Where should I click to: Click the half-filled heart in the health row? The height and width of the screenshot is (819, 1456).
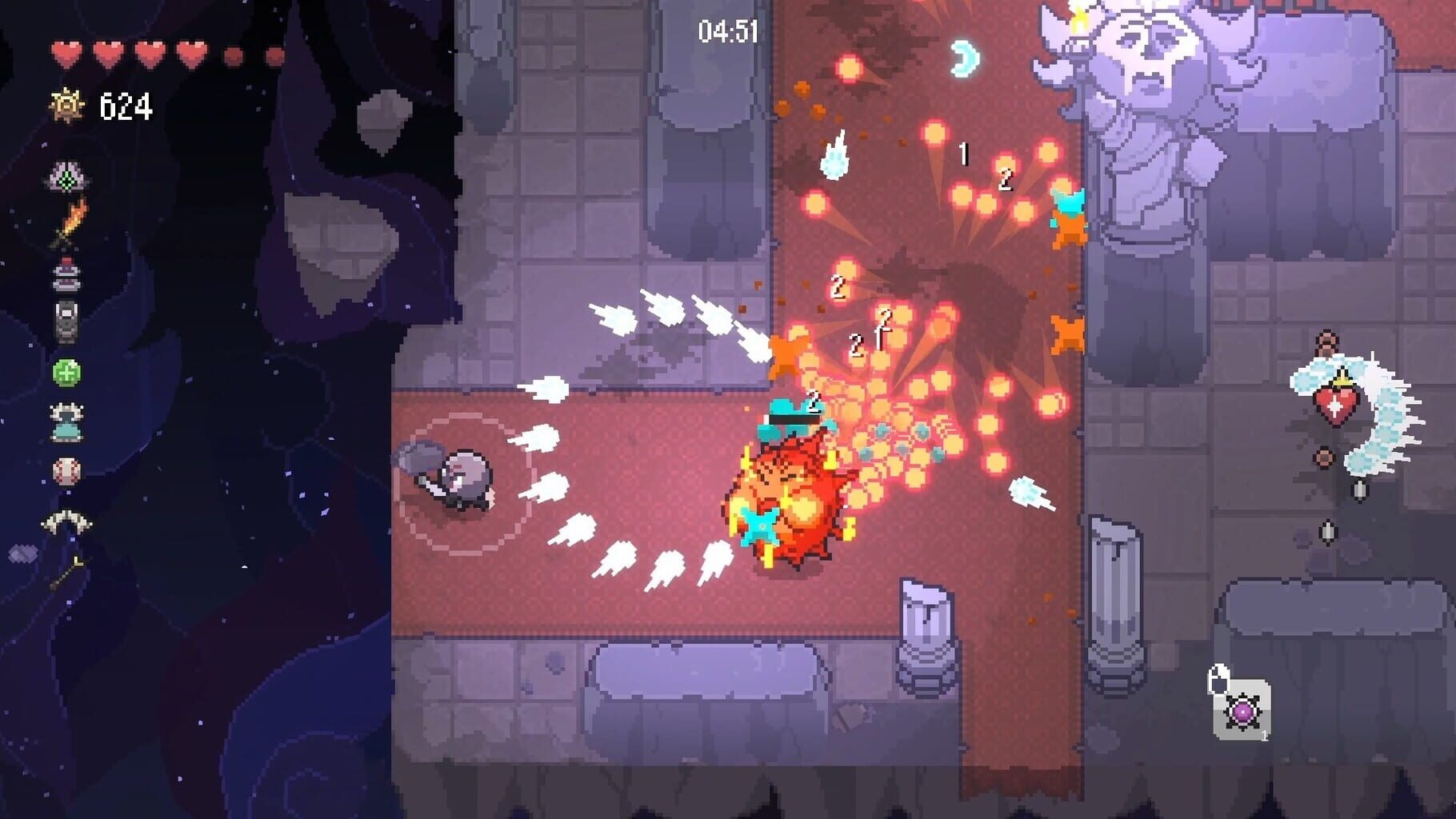tap(233, 54)
